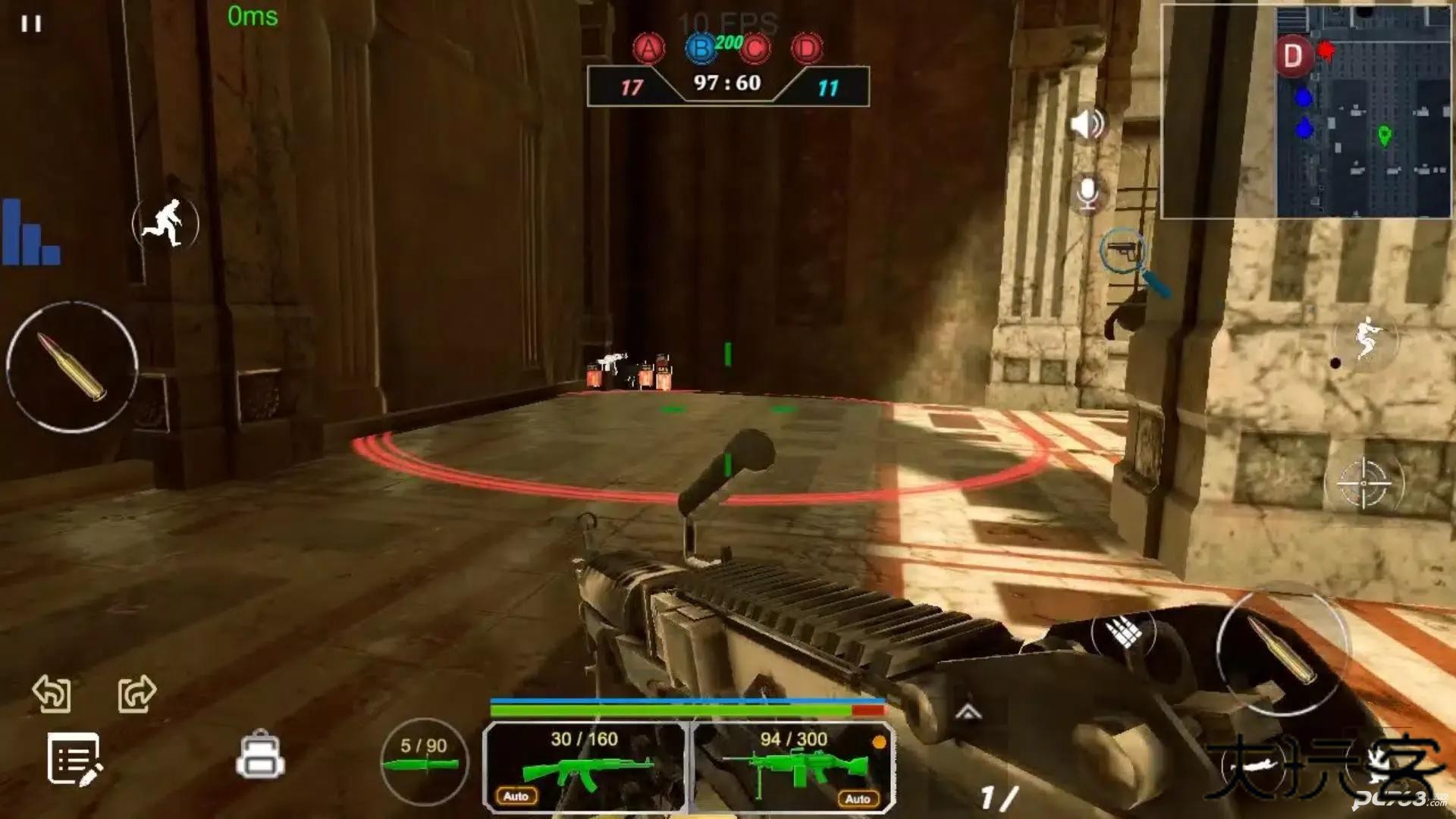The height and width of the screenshot is (819, 1456).
Task: Switch to the knife slot 5/90
Action: pos(424,761)
